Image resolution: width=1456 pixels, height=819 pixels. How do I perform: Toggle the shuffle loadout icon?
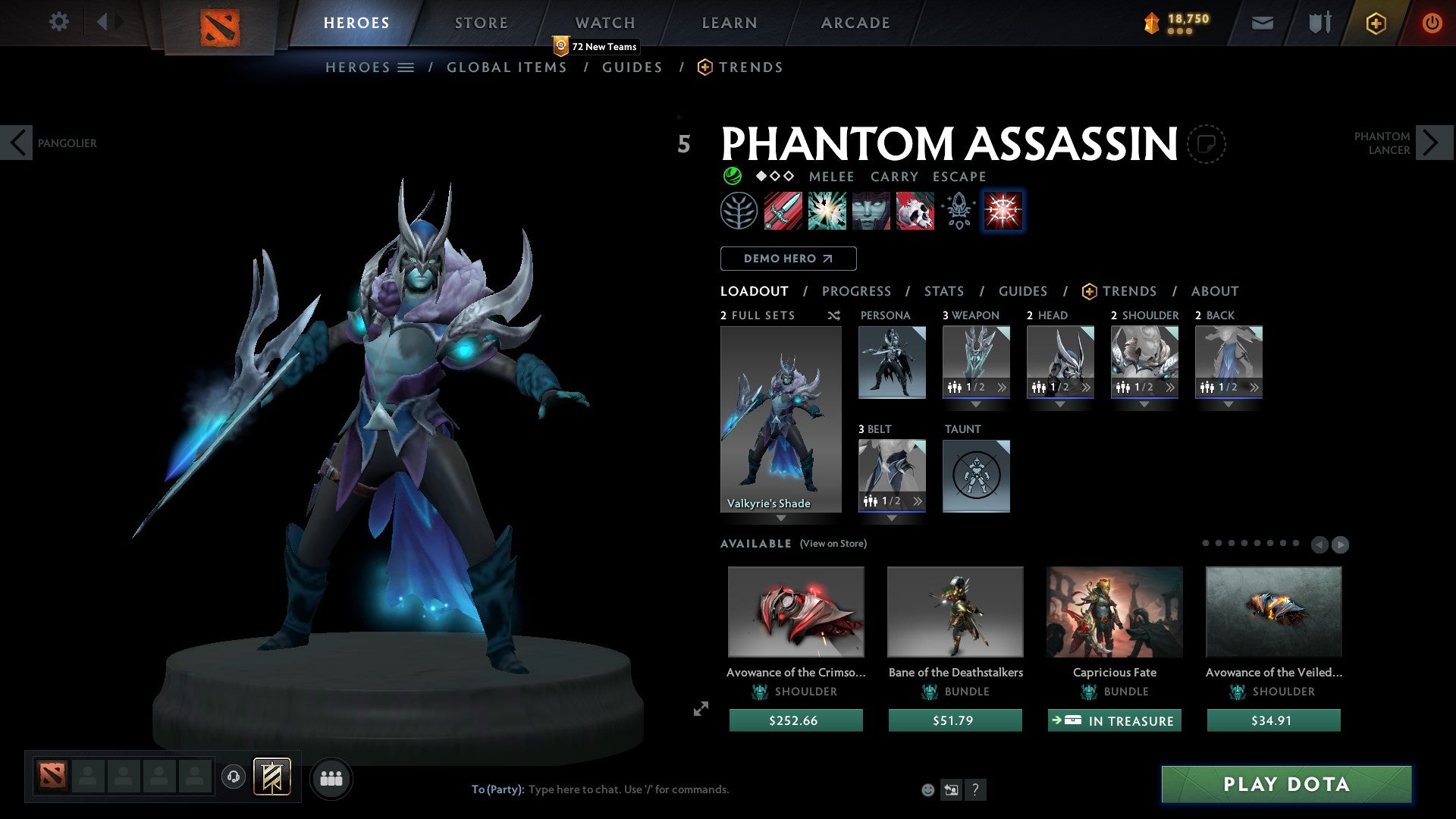click(833, 315)
